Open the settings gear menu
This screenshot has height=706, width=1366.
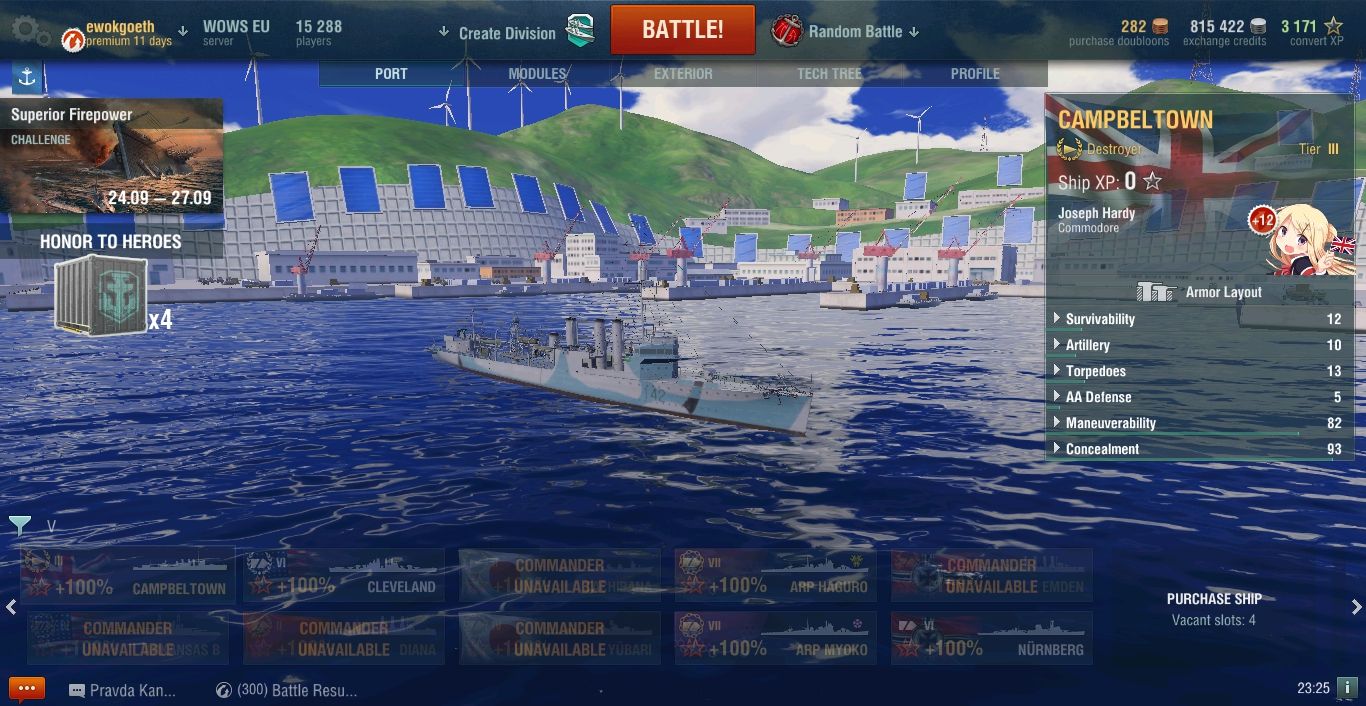coord(31,30)
